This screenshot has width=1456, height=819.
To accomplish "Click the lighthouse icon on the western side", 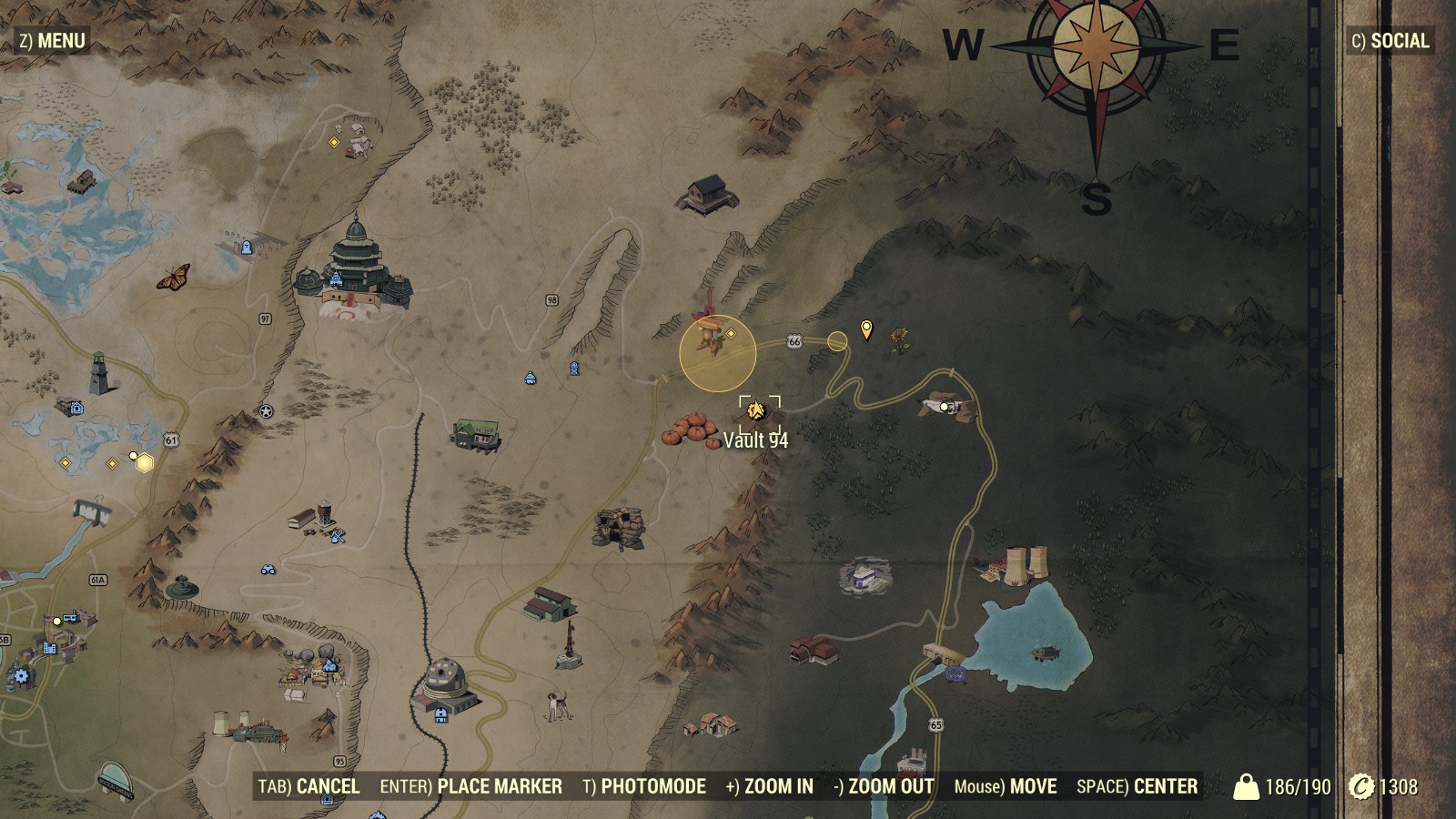I will point(100,376).
